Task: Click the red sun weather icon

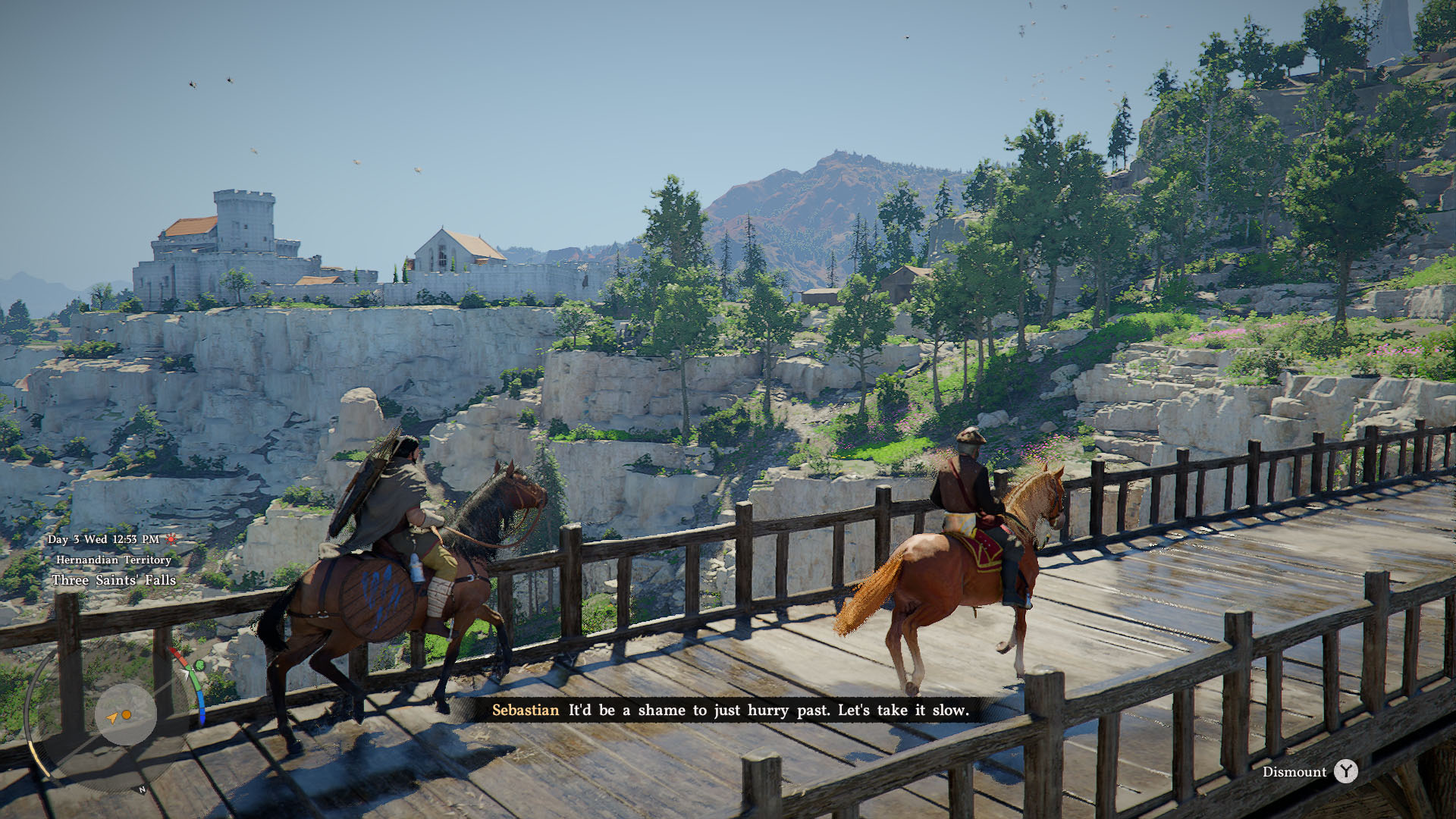Action: pyautogui.click(x=171, y=539)
